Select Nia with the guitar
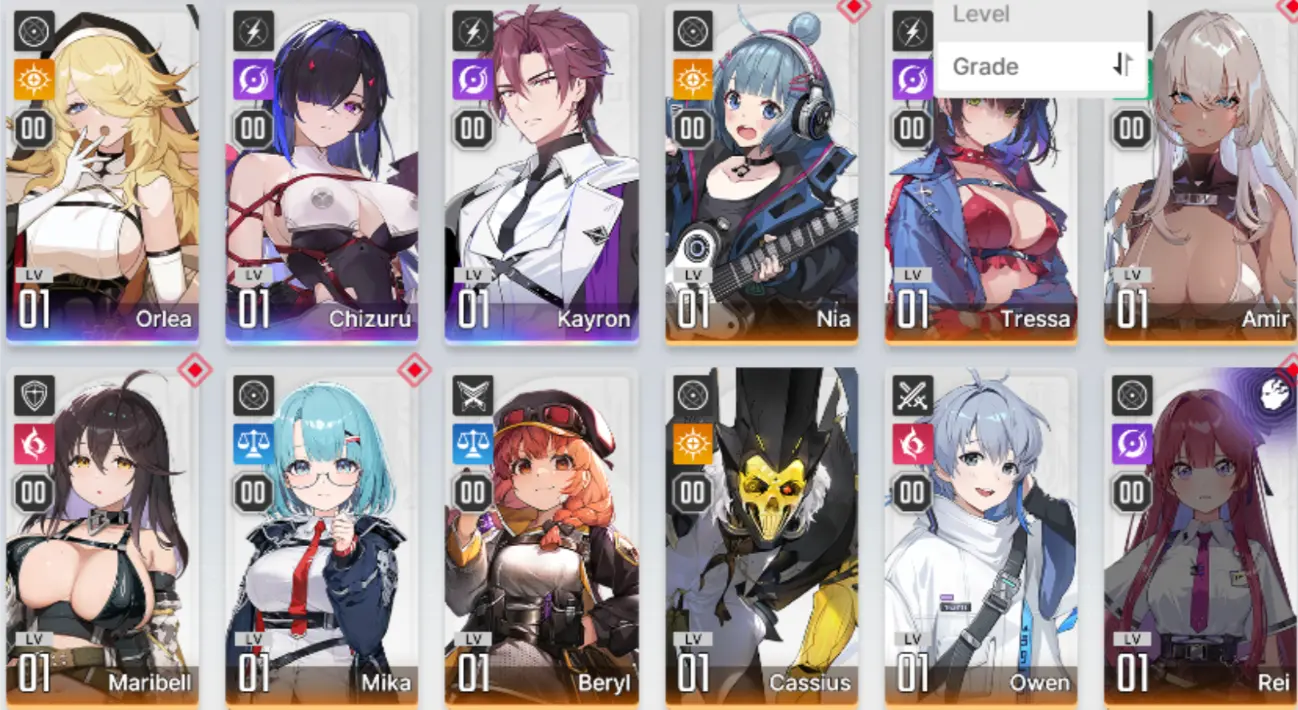This screenshot has height=710, width=1298. (762, 200)
